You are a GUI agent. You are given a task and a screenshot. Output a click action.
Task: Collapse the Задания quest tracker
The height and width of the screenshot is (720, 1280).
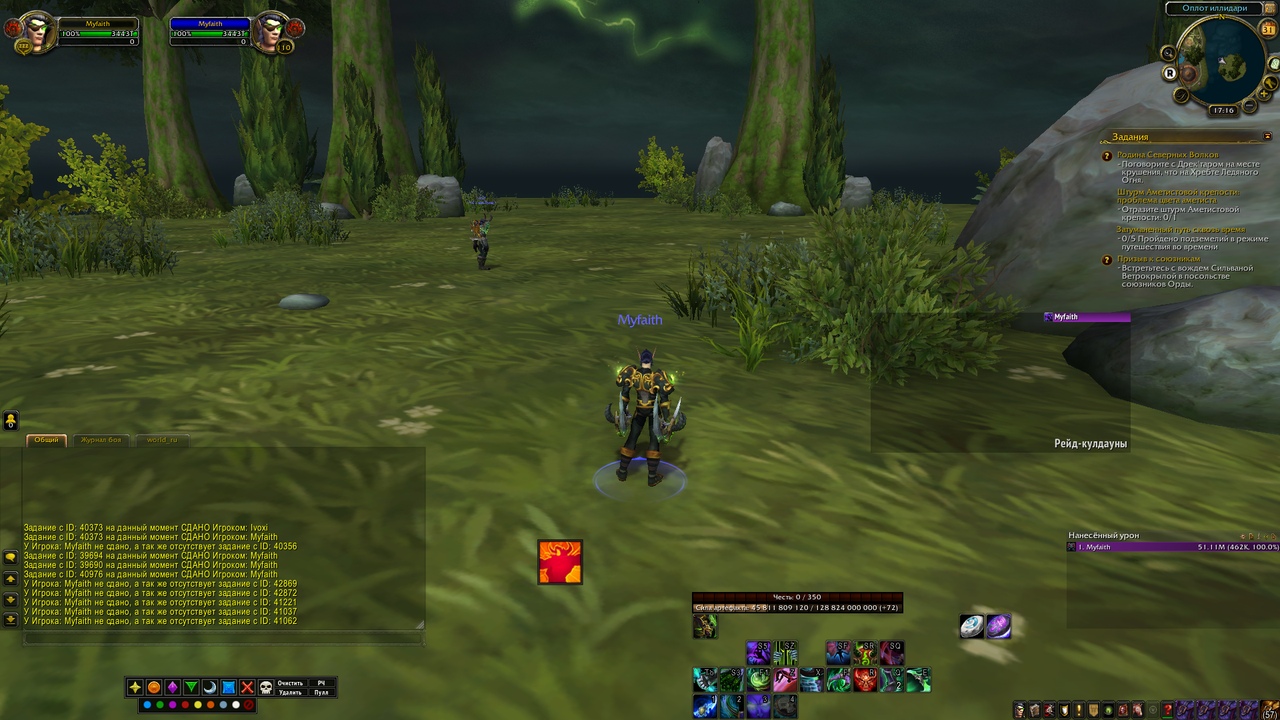pos(1268,137)
